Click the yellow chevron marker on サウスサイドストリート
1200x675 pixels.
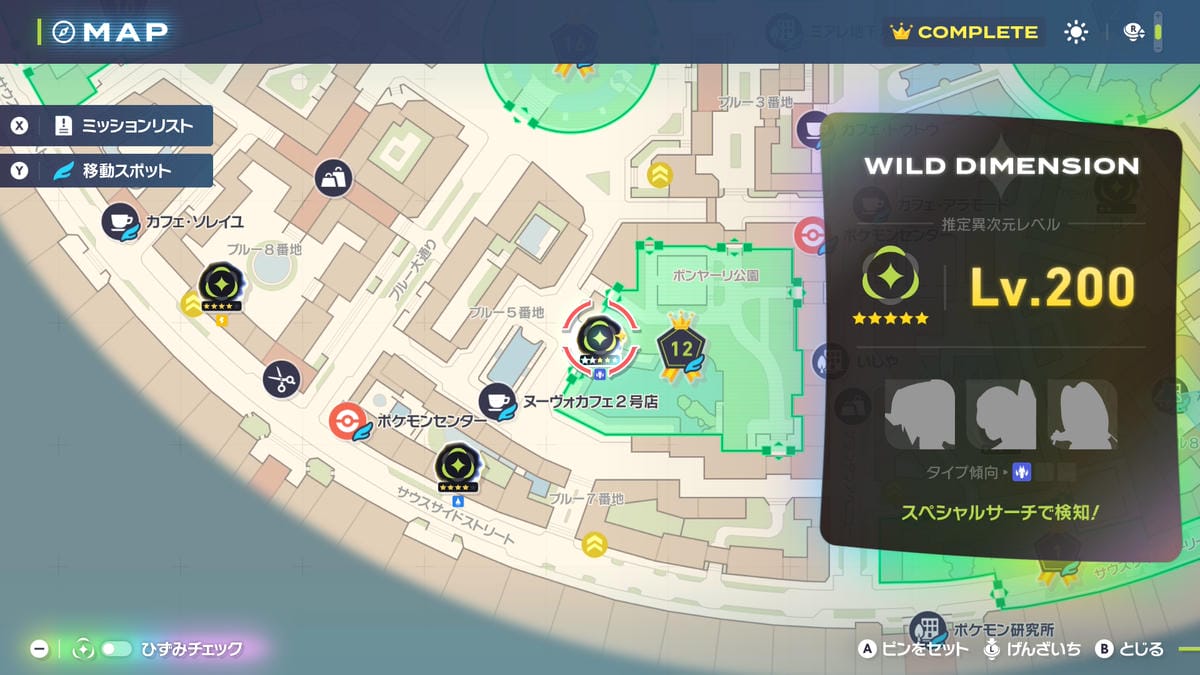pos(595,544)
